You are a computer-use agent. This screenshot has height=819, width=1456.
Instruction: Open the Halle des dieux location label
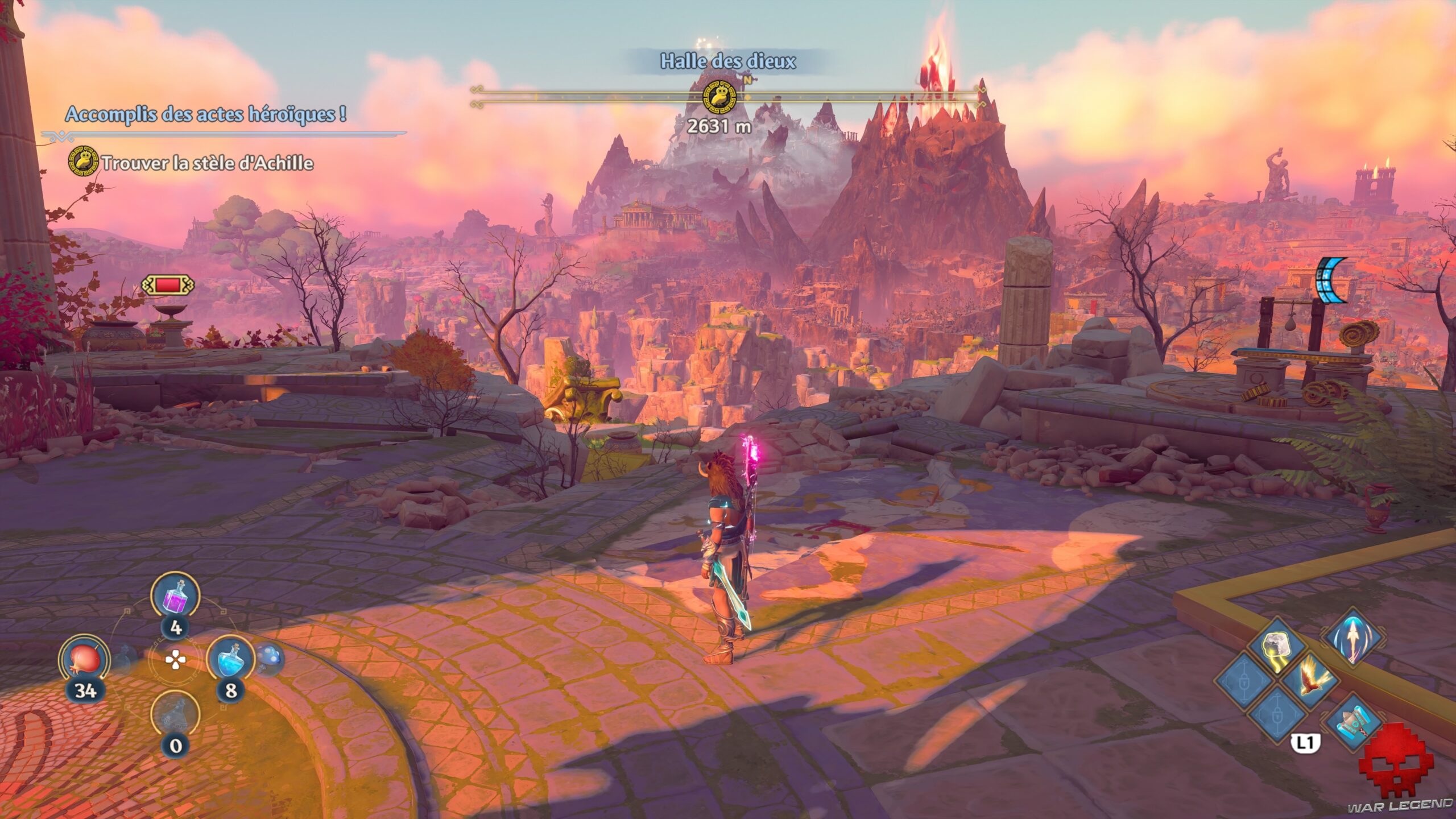pyautogui.click(x=728, y=60)
